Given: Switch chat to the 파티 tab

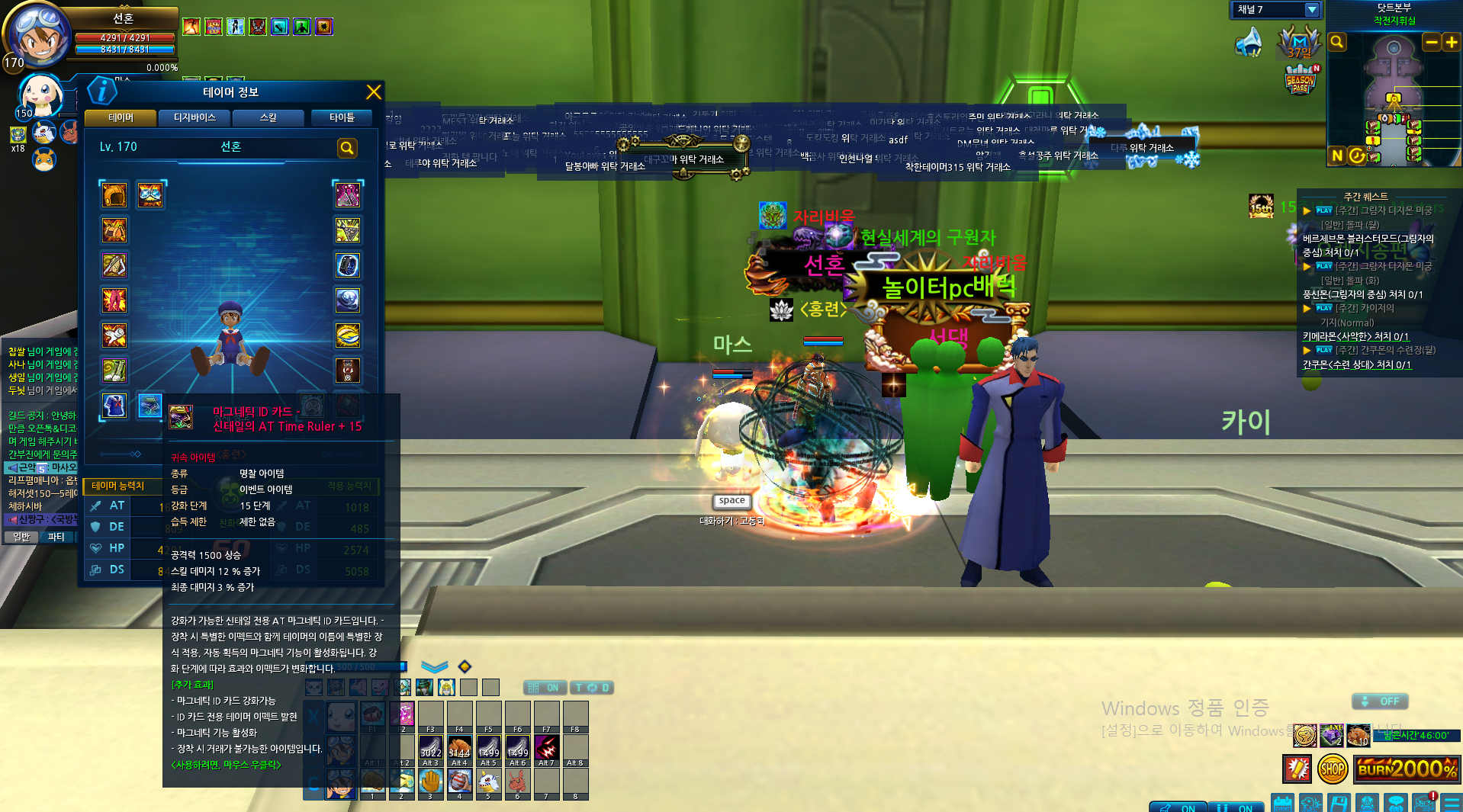Looking at the screenshot, I should [x=56, y=537].
